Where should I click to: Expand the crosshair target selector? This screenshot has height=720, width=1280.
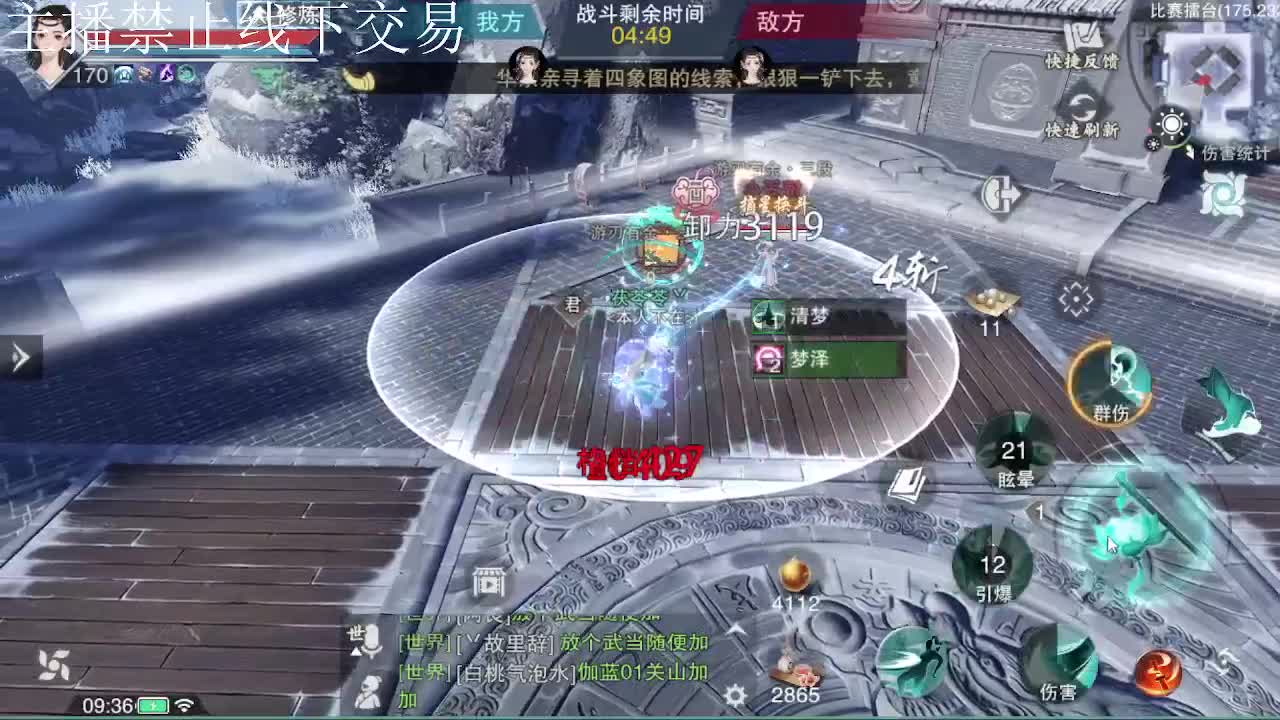tap(1074, 296)
